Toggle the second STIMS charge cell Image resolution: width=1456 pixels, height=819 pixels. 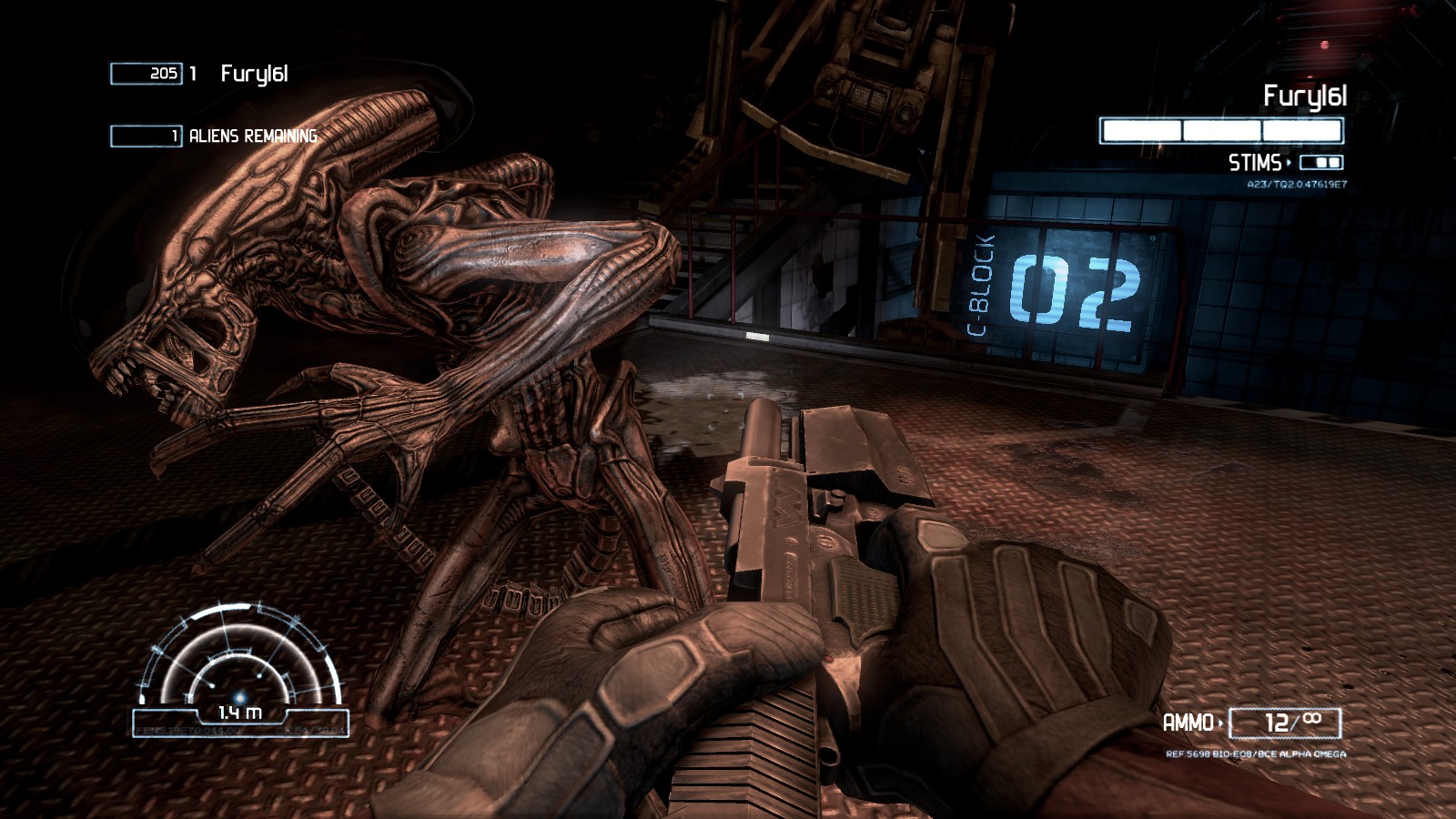point(1334,163)
